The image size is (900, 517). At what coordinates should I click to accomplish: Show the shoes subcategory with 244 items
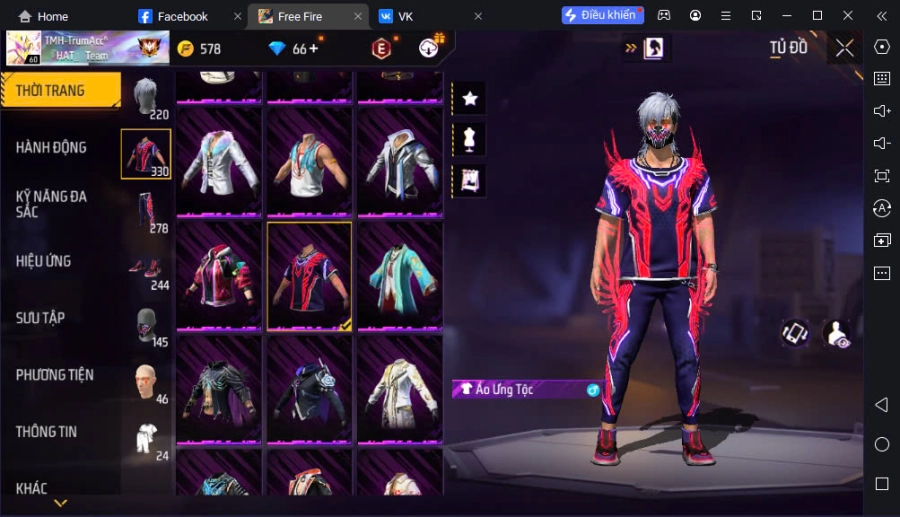(x=147, y=270)
